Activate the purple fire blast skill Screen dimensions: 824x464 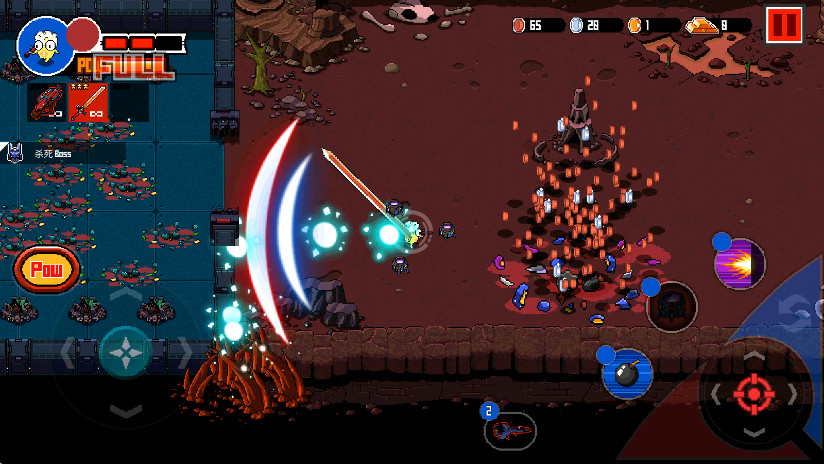740,265
